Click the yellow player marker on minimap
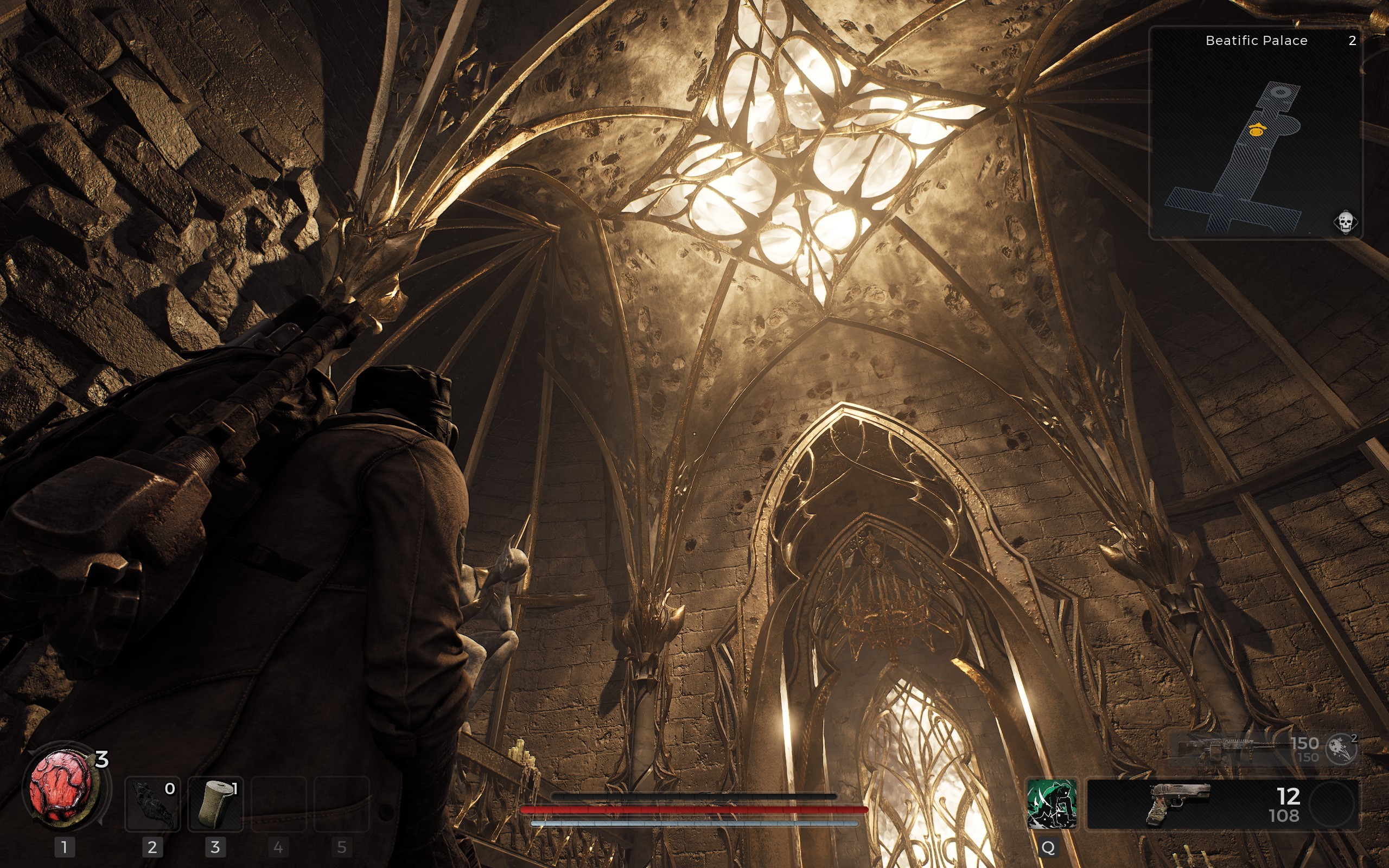The width and height of the screenshot is (1389, 868). pyautogui.click(x=1257, y=130)
